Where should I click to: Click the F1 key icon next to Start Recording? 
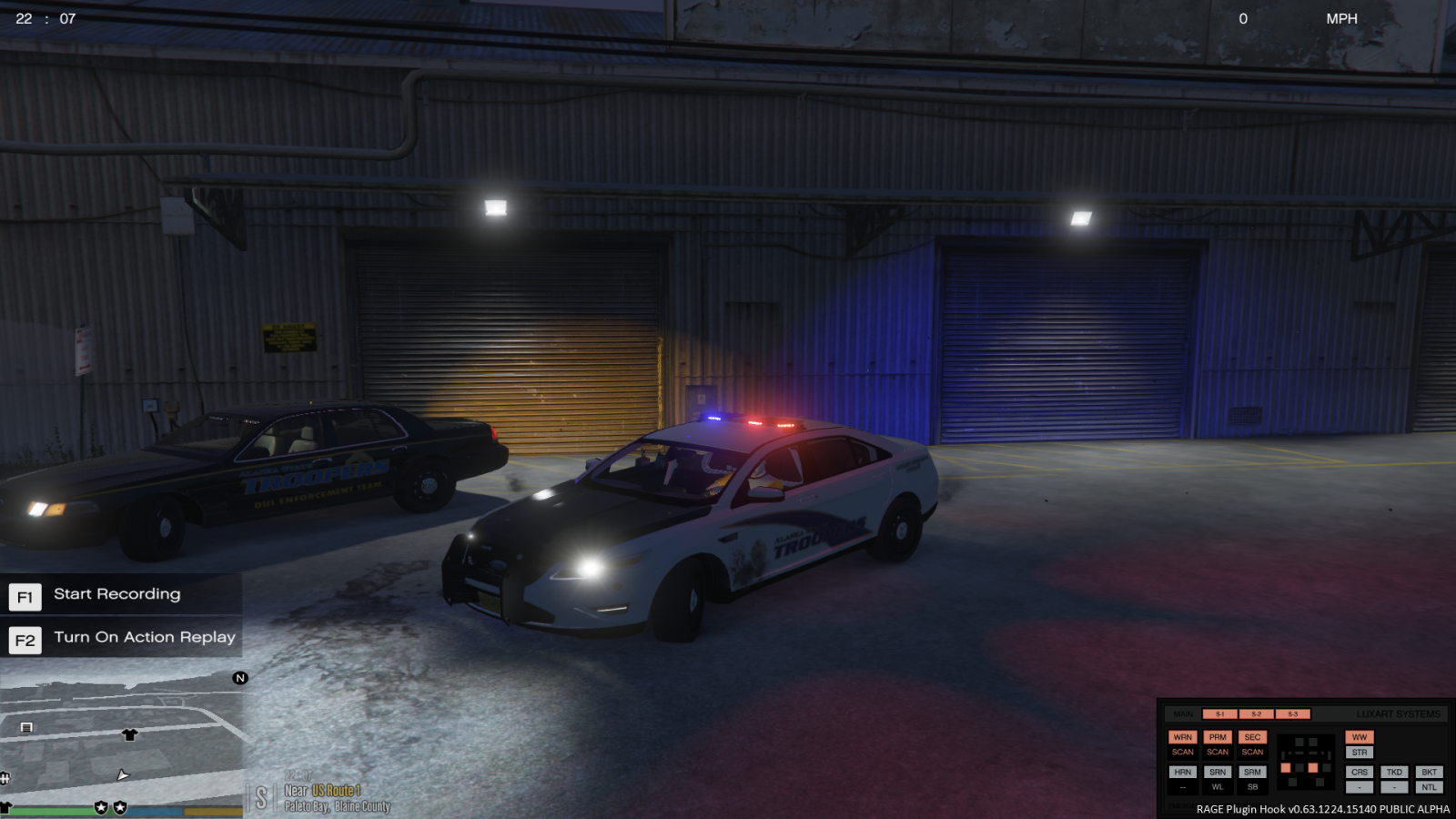point(25,596)
